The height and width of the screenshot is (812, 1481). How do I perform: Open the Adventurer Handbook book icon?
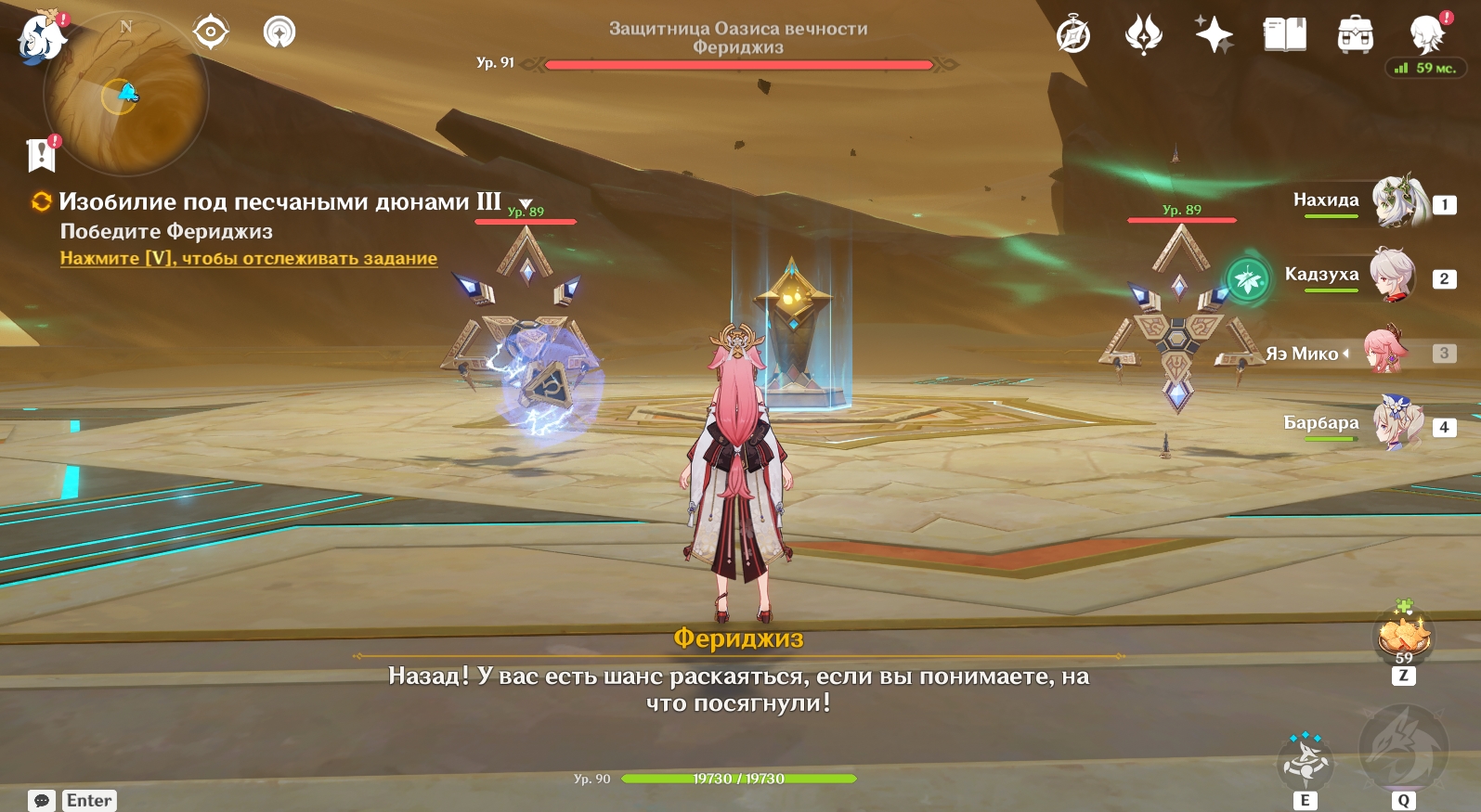point(1284,35)
